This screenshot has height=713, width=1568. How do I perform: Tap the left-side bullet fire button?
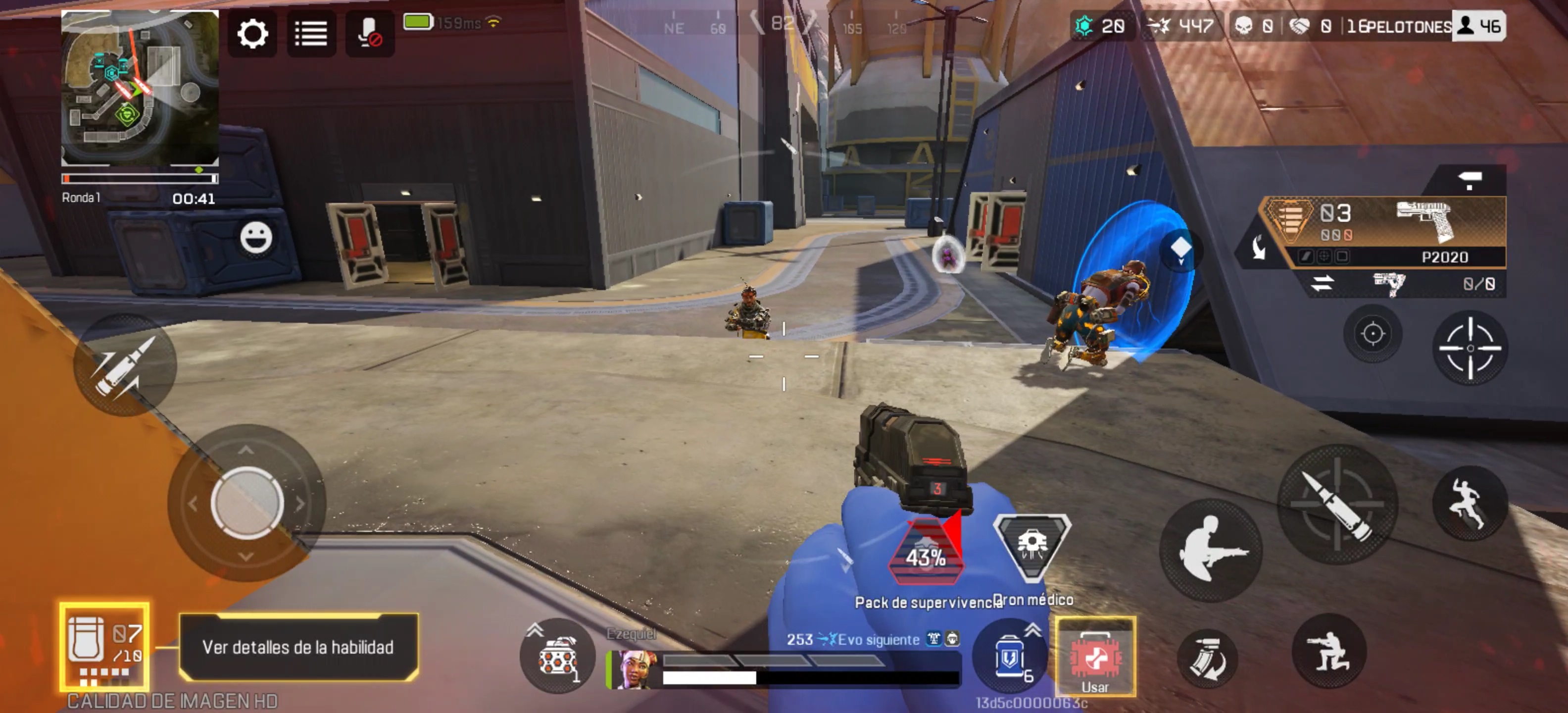click(125, 365)
